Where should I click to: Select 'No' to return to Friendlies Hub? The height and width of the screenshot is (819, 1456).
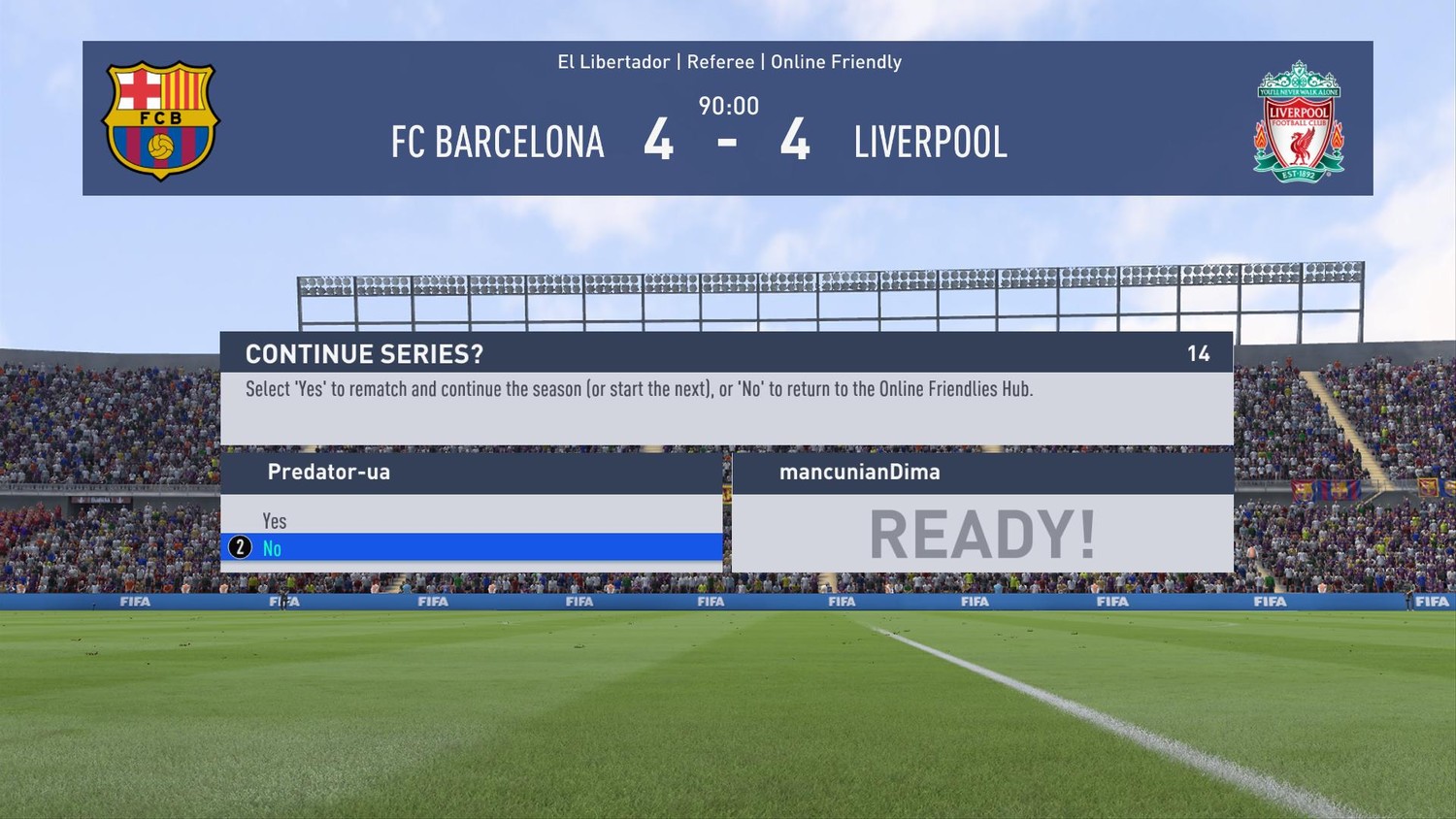(x=273, y=548)
